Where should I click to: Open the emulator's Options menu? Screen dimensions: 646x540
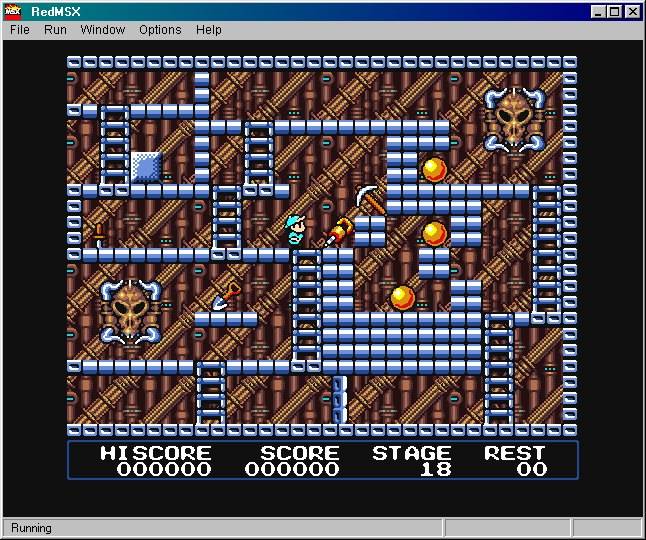click(160, 30)
